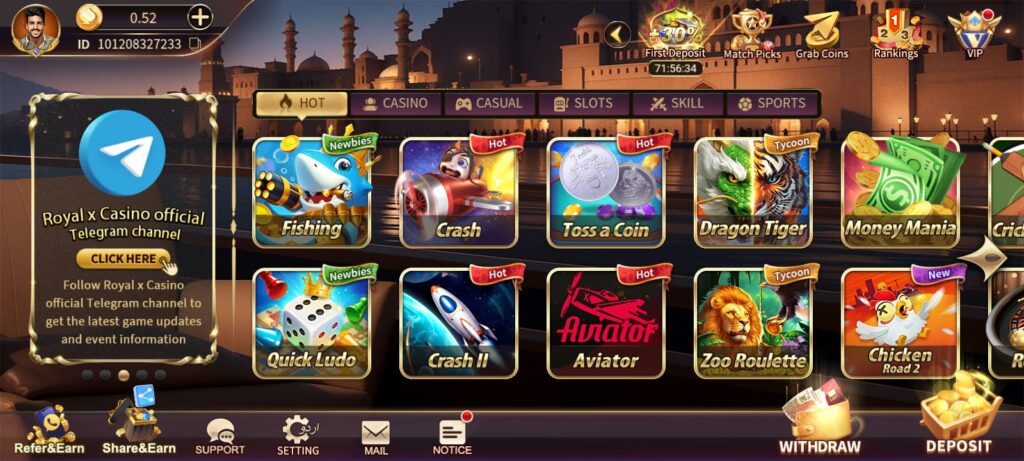Select the CASUAL games tab
1024x461 pixels.
coord(489,103)
